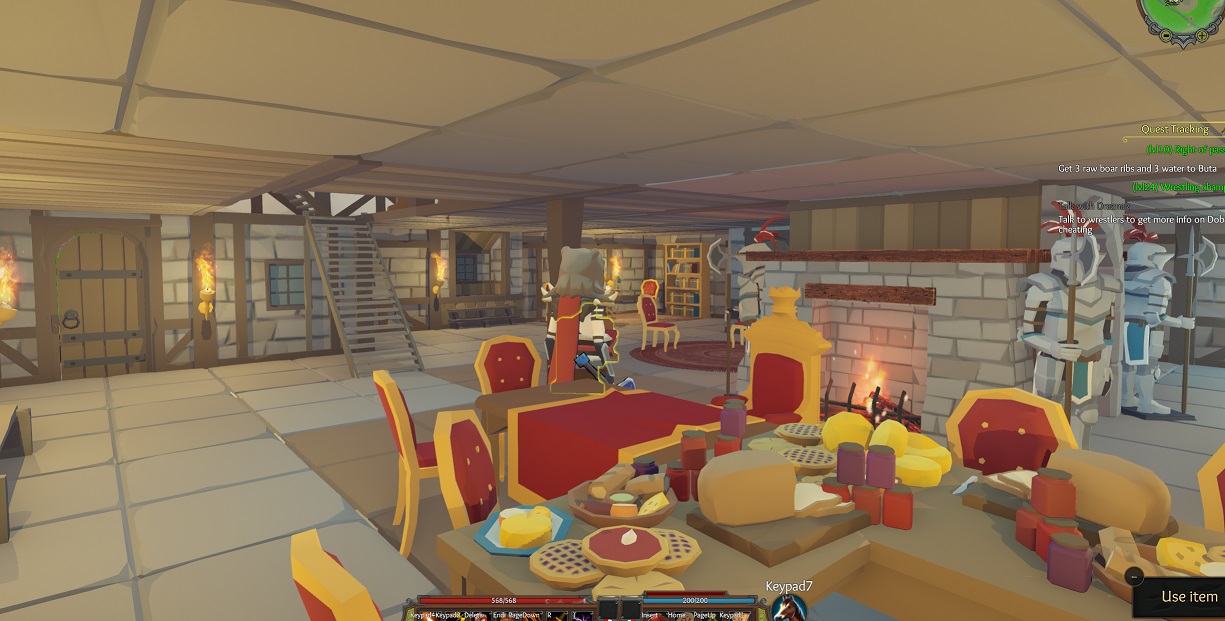Zoom in the minimap with the plus button
The width and height of the screenshot is (1225, 621).
coord(1199,36)
